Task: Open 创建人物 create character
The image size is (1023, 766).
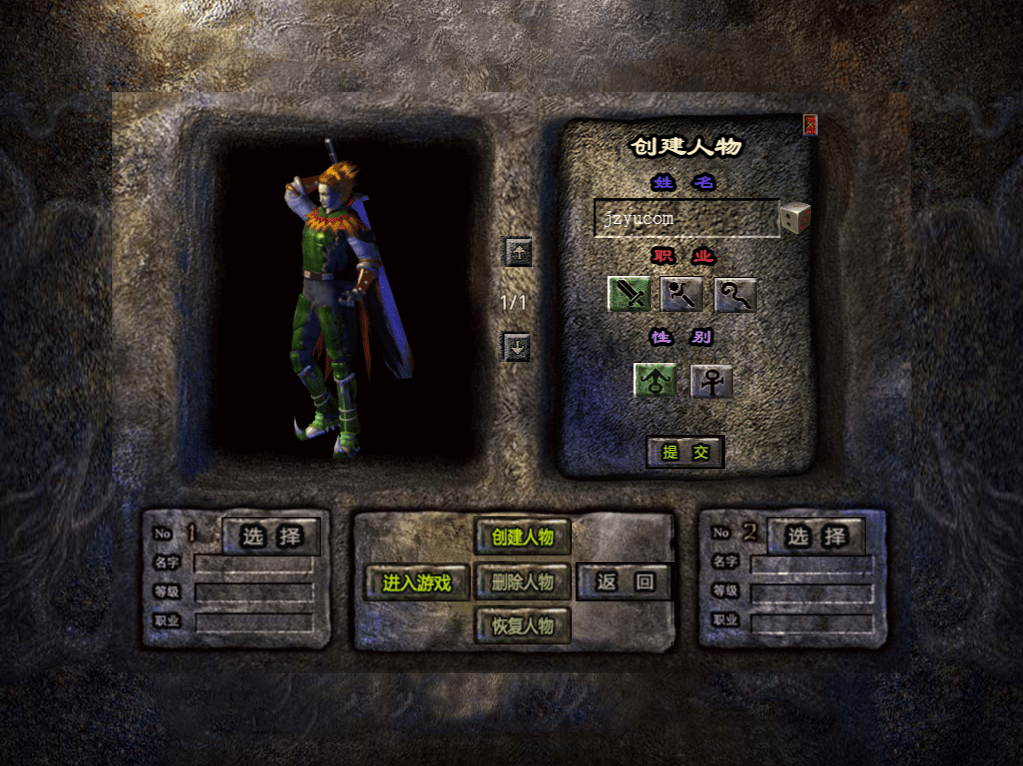Action: tap(522, 536)
